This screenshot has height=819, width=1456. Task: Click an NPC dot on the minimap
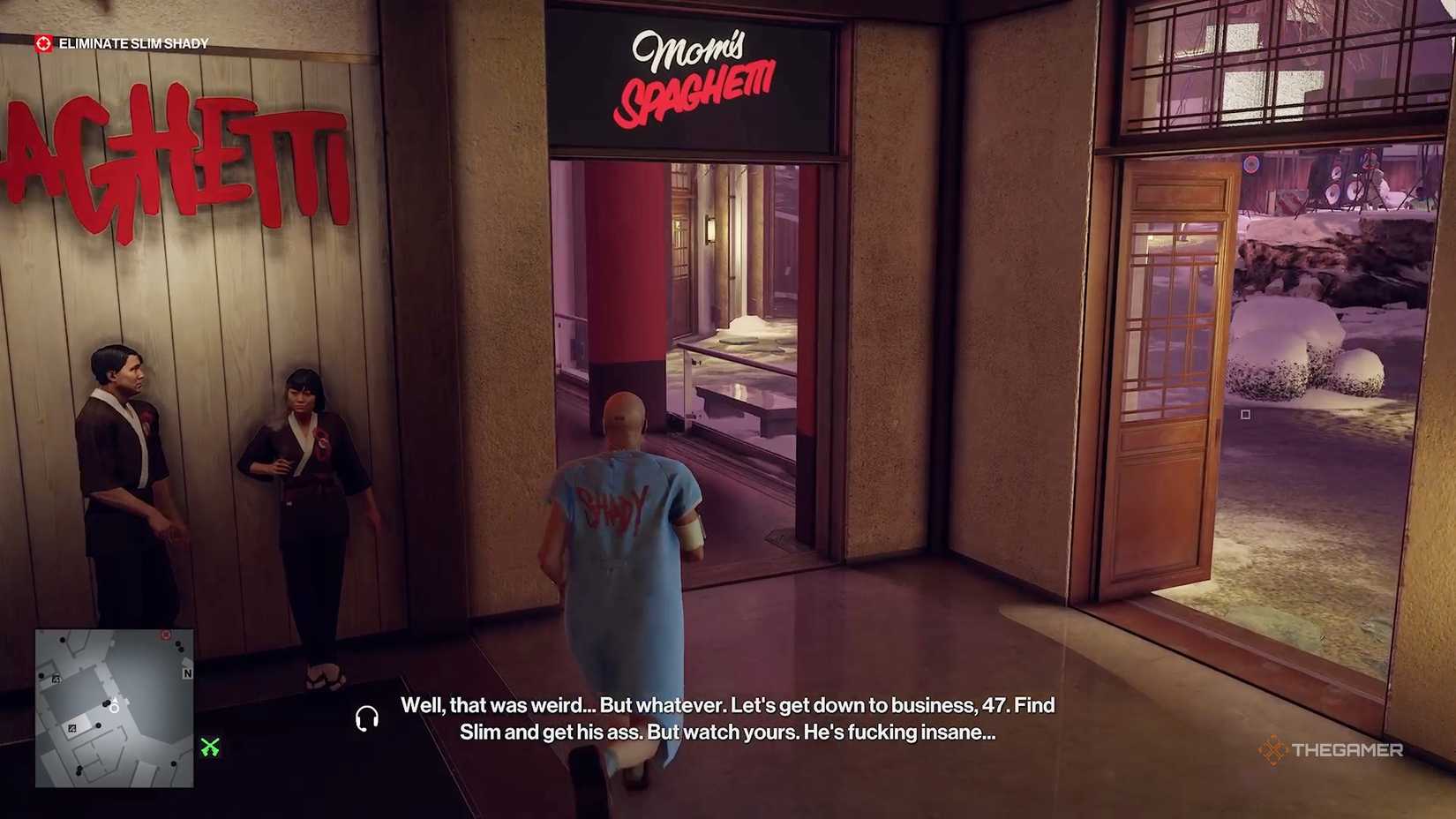(x=98, y=725)
